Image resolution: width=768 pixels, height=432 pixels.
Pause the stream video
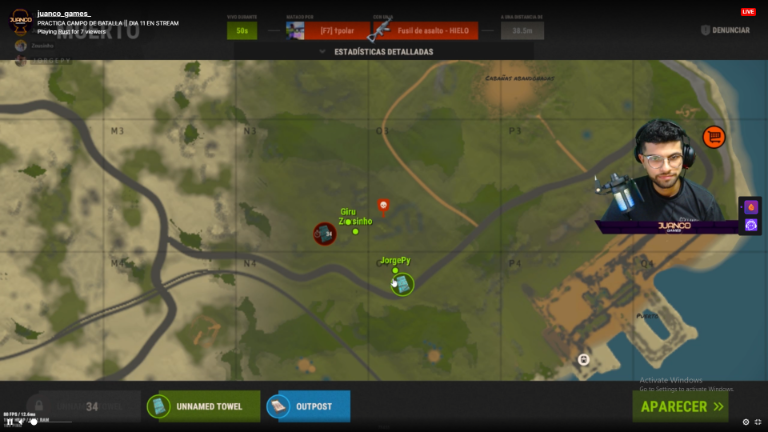(10, 422)
